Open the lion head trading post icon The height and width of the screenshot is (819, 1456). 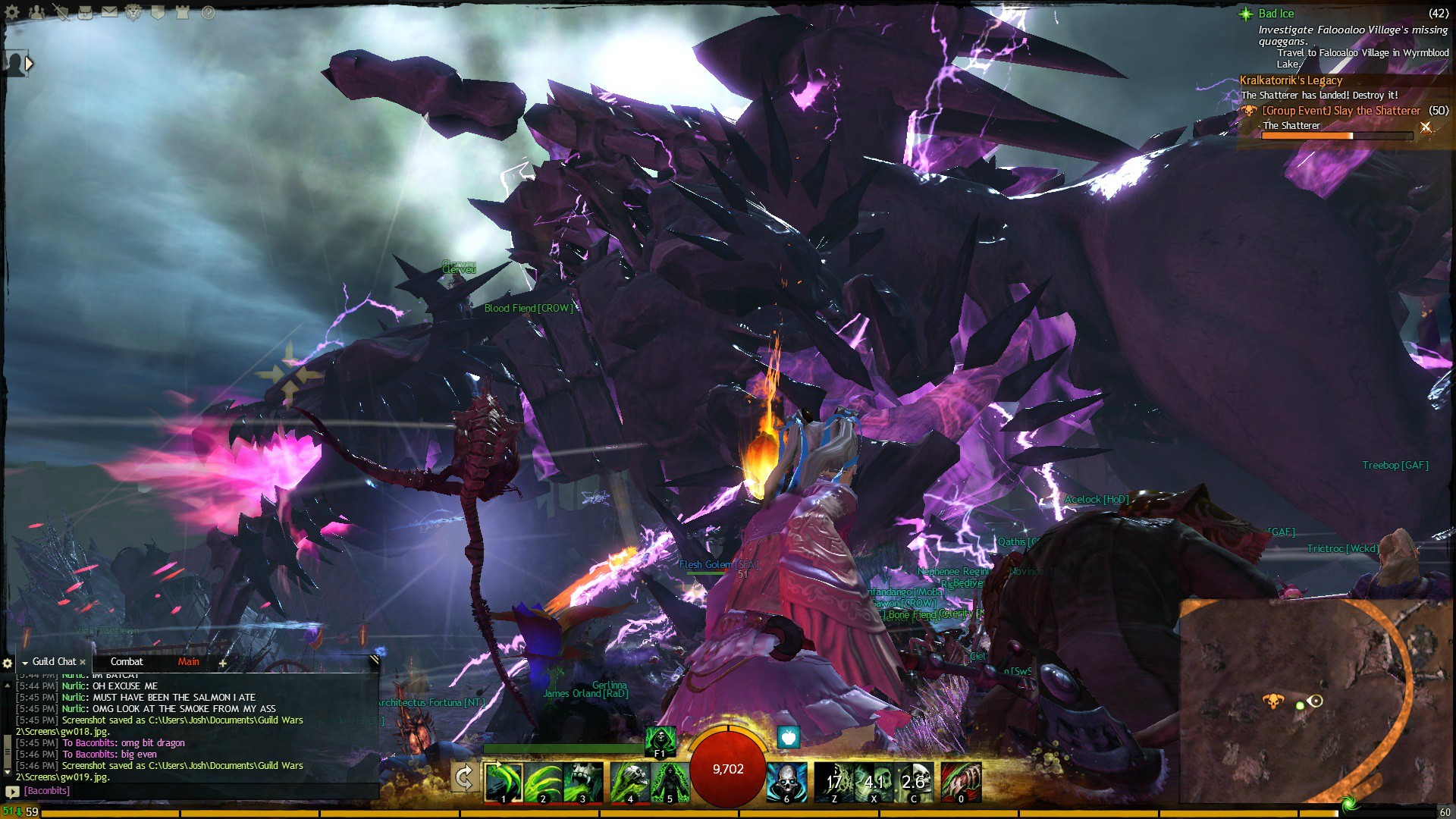[133, 12]
